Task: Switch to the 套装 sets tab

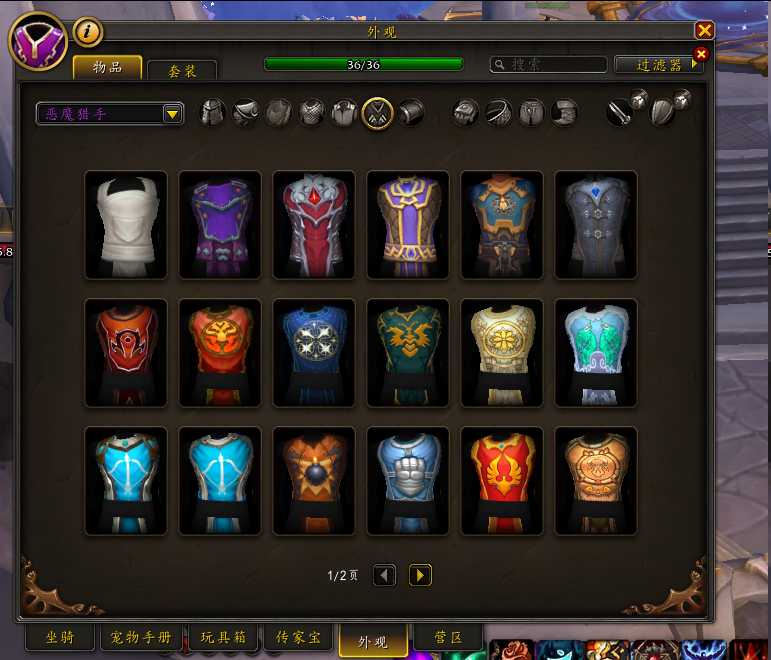Action: pos(181,71)
